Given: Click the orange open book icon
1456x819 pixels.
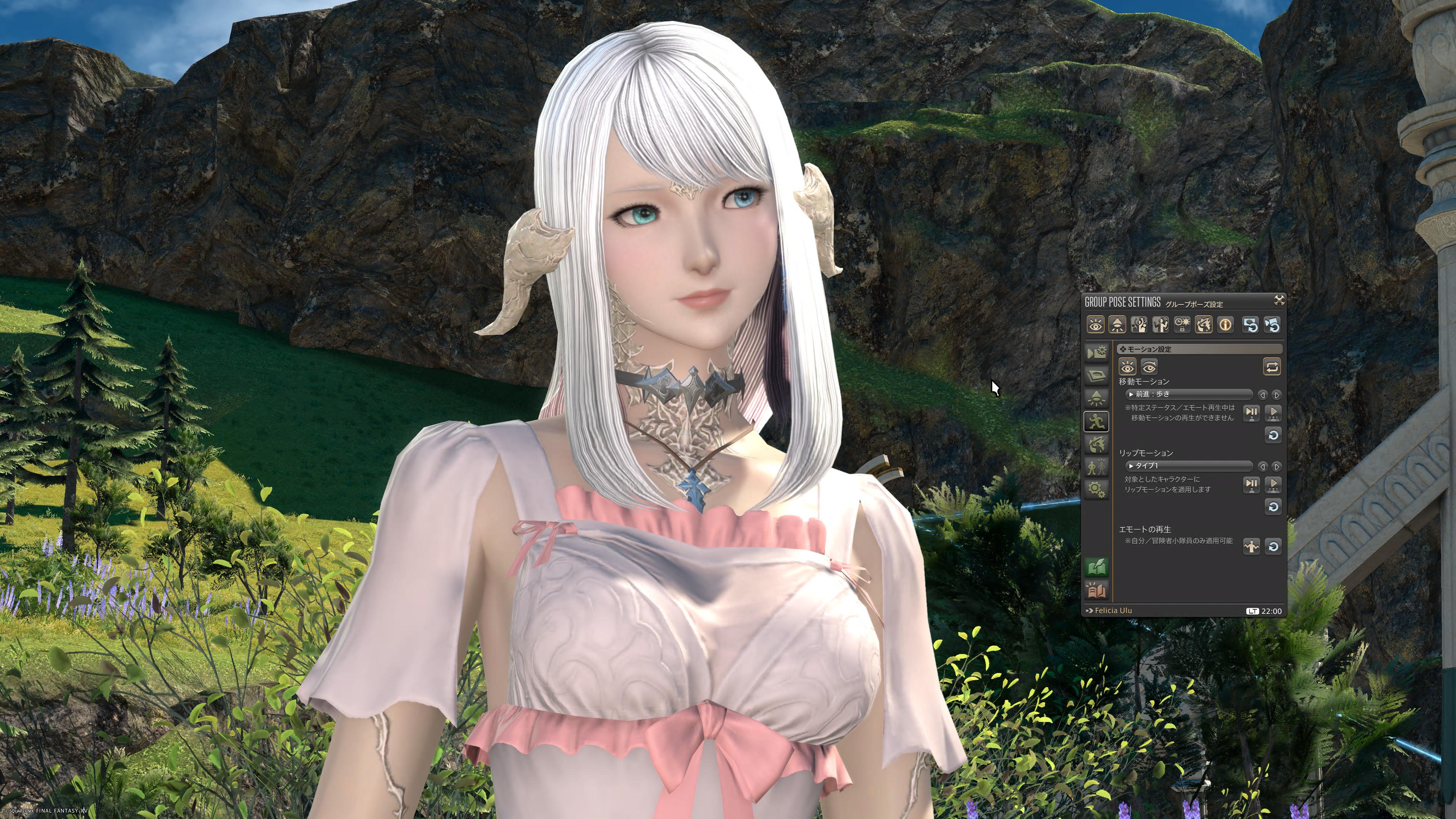Looking at the screenshot, I should click(x=1097, y=591).
